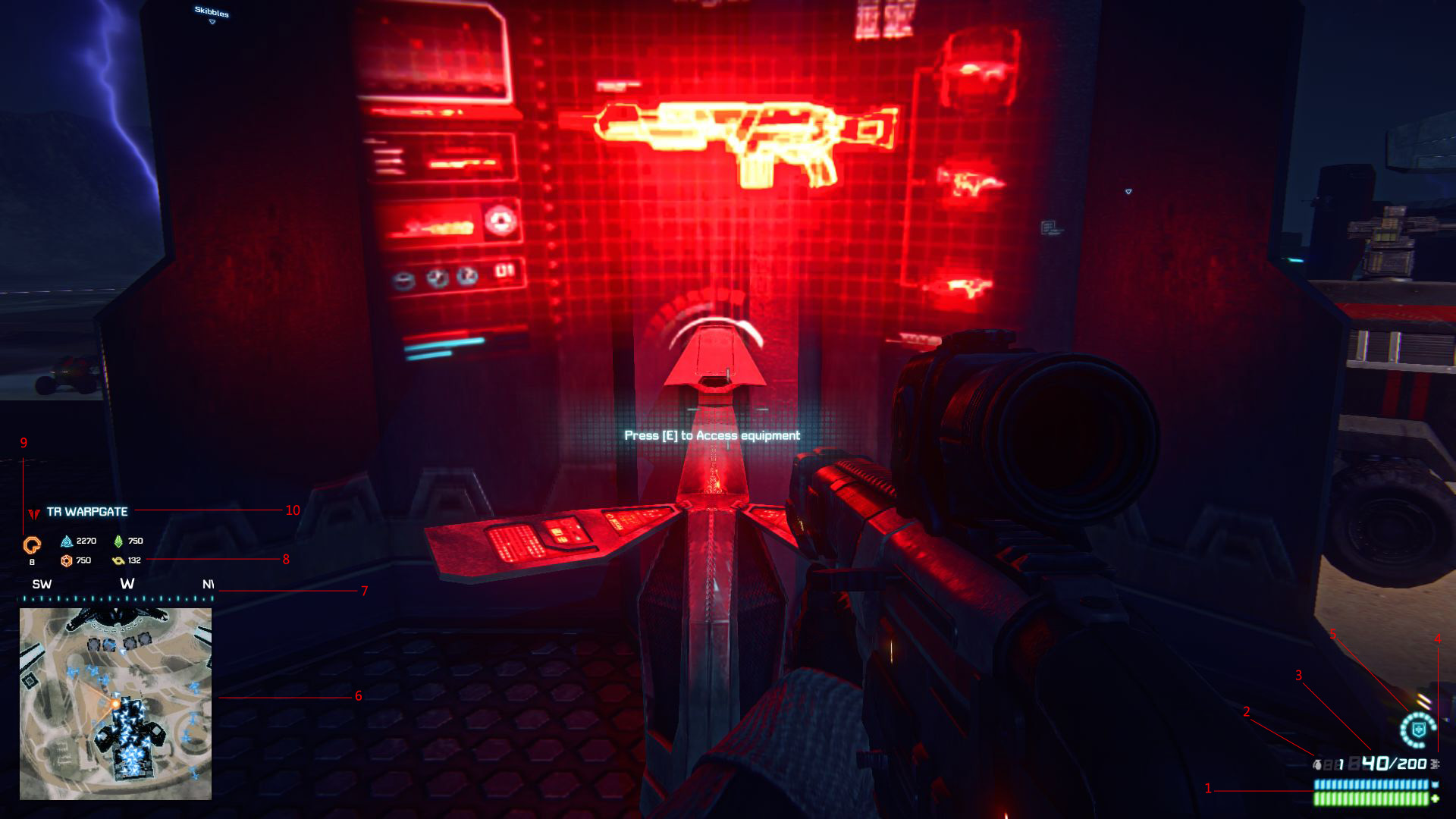Click the green infantry resource icon
Image resolution: width=1456 pixels, height=819 pixels.
click(118, 541)
